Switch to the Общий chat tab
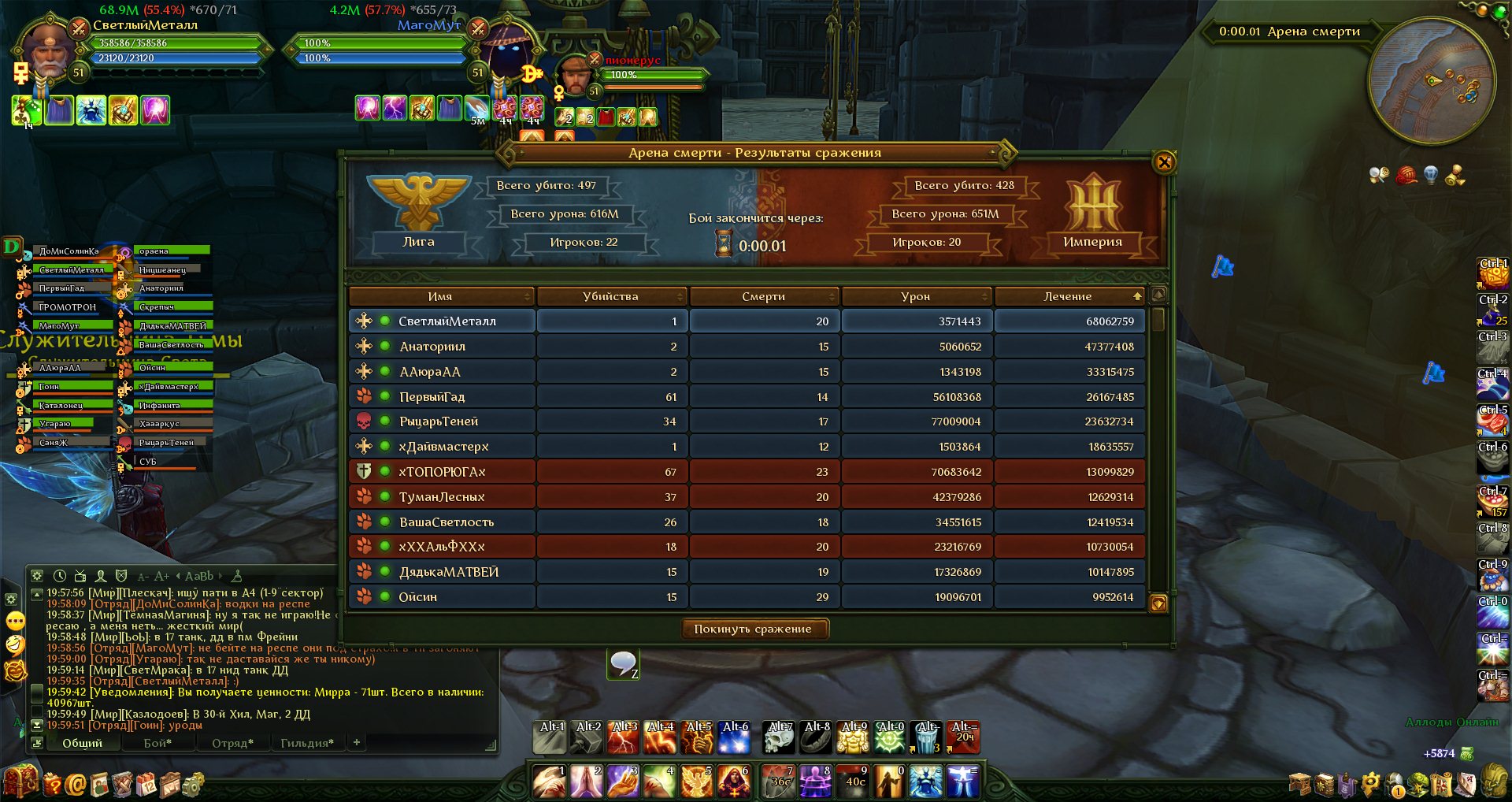The width and height of the screenshot is (1512, 802). point(82,743)
